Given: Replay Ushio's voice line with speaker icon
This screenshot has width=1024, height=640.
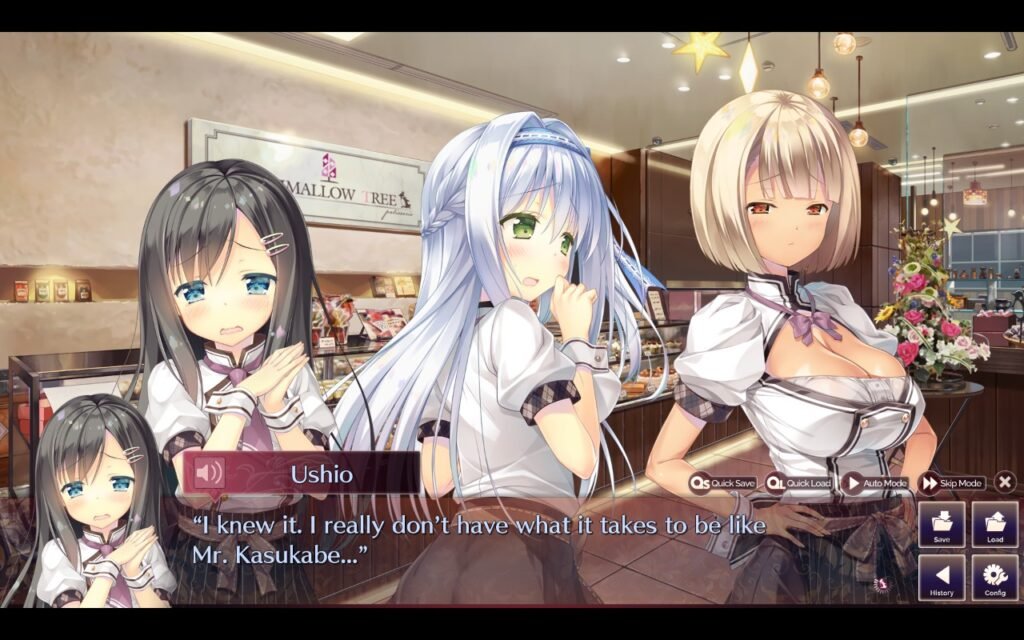Looking at the screenshot, I should click(209, 473).
